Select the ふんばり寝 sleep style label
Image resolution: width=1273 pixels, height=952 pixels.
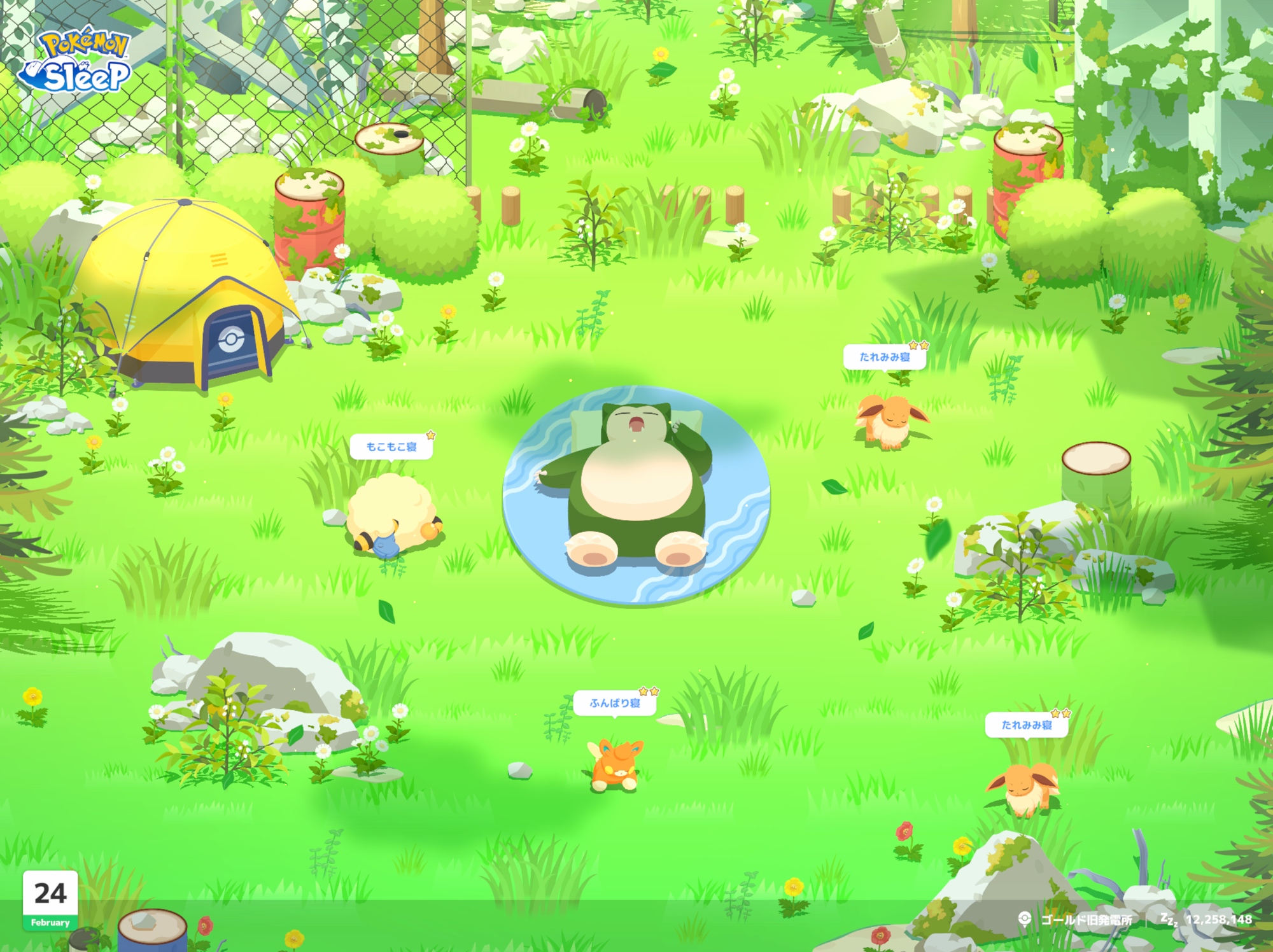[615, 703]
